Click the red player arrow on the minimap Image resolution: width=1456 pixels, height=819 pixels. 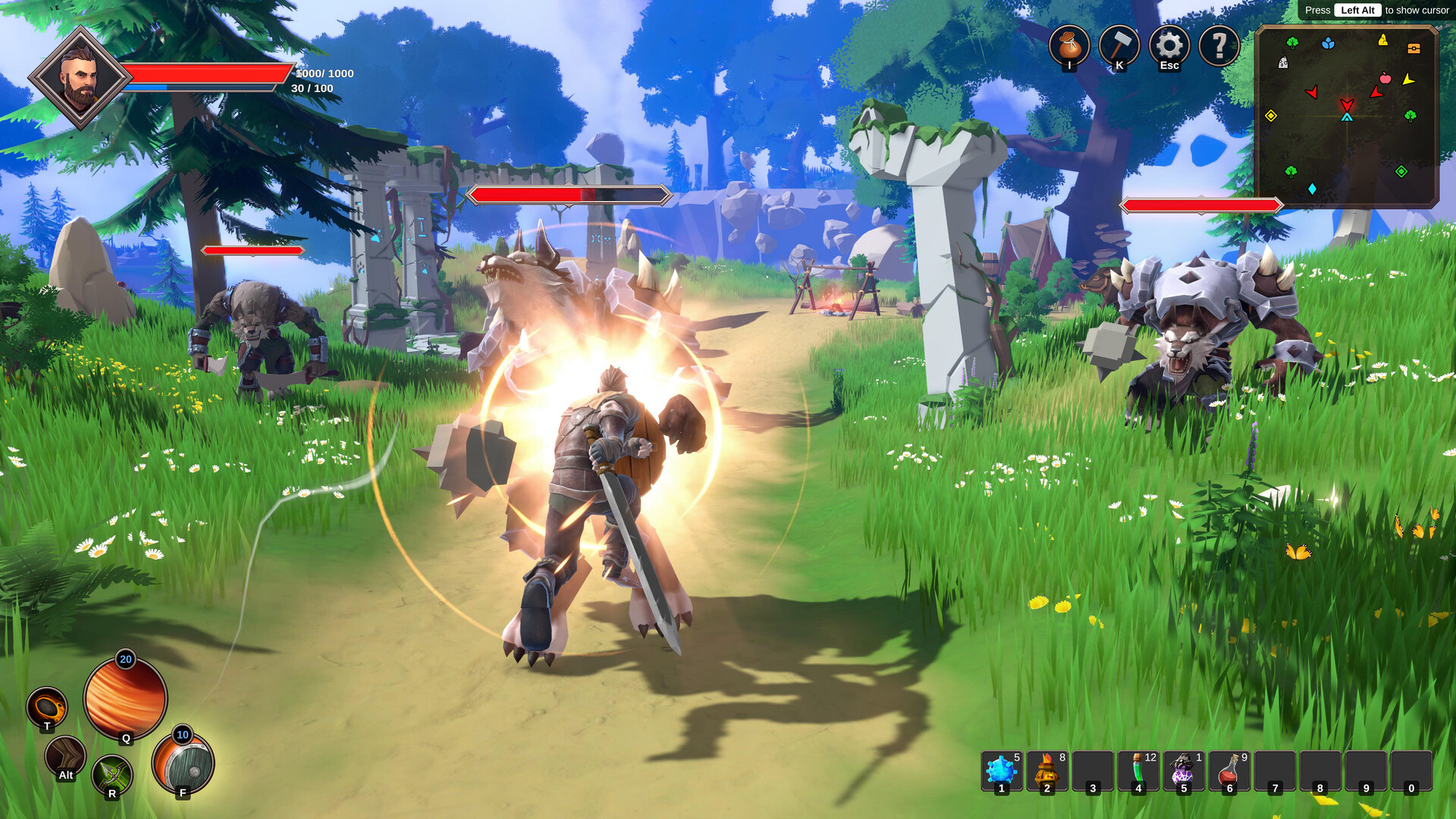click(1347, 104)
